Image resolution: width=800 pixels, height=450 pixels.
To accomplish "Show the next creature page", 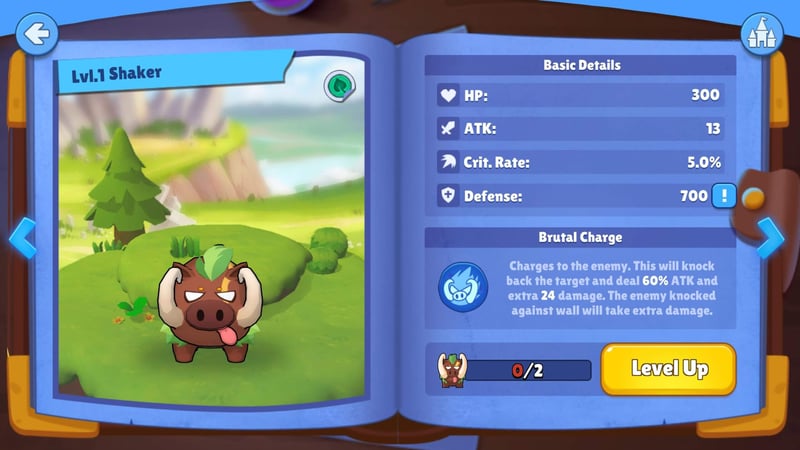I will point(769,237).
